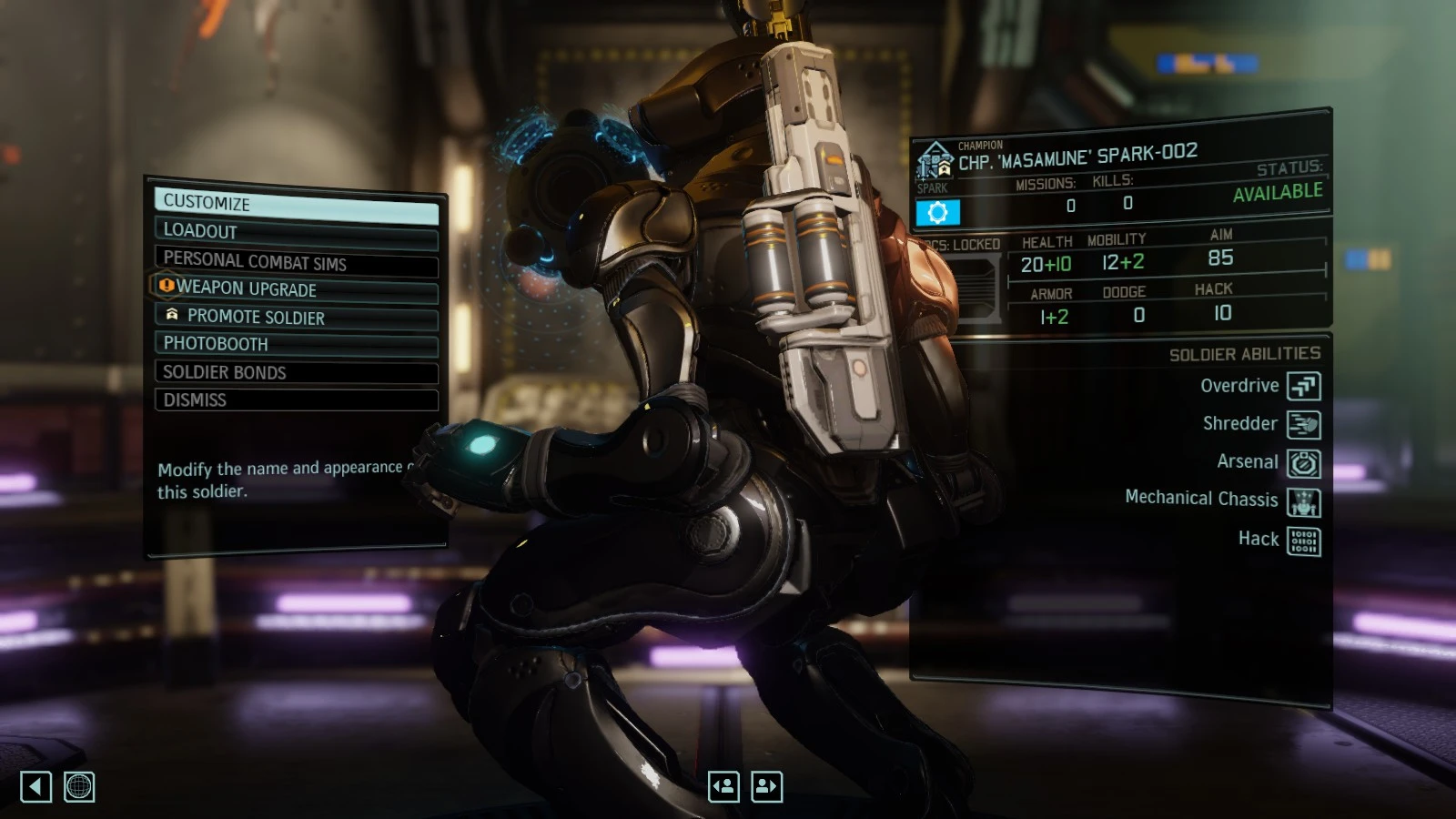Open the Geoscape globe icon
The image size is (1456, 819).
(78, 786)
